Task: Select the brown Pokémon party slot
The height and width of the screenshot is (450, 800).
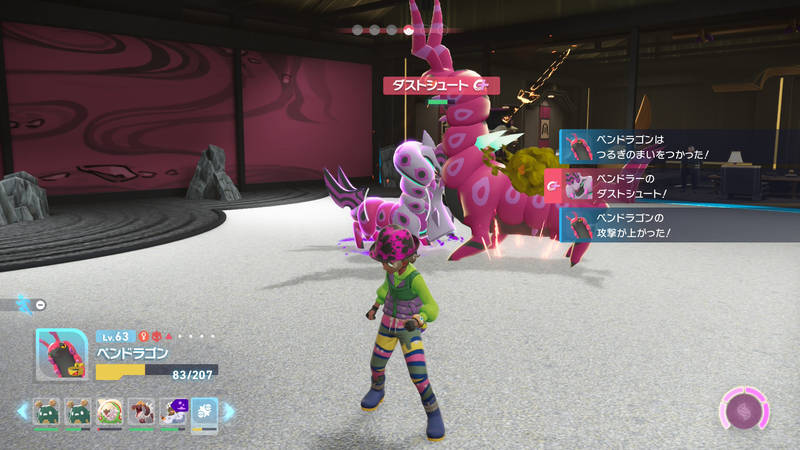Action: tap(141, 412)
